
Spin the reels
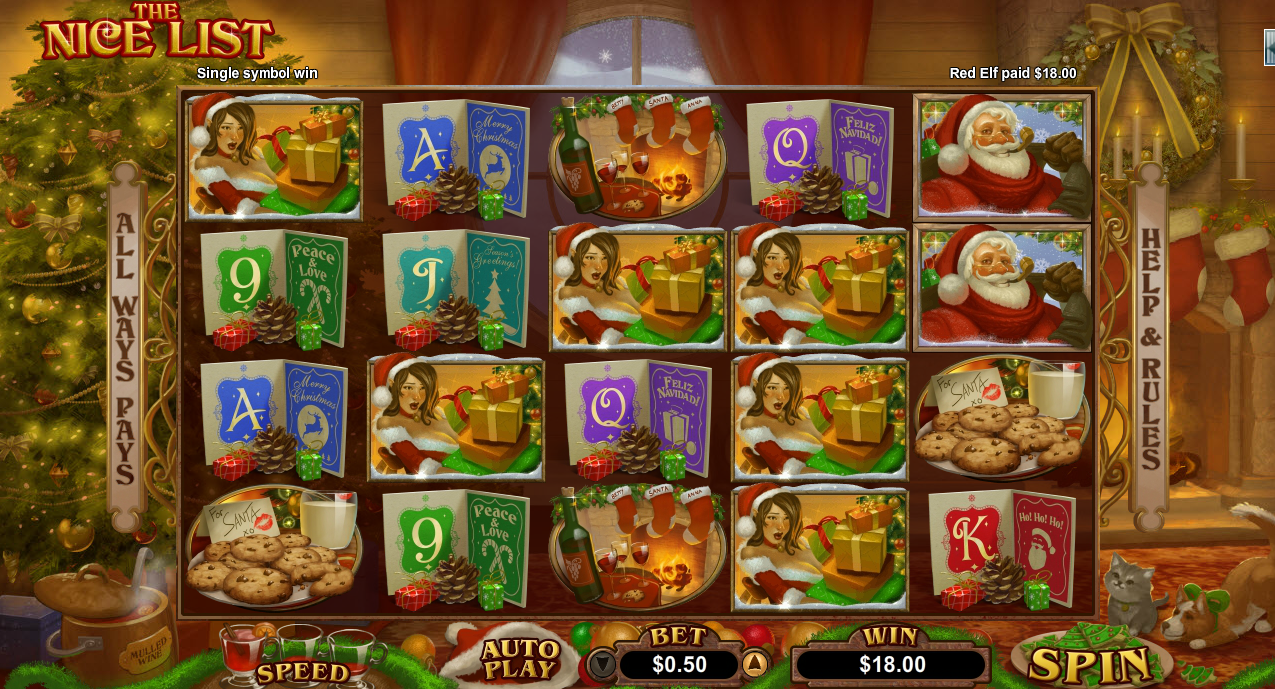click(x=1090, y=664)
